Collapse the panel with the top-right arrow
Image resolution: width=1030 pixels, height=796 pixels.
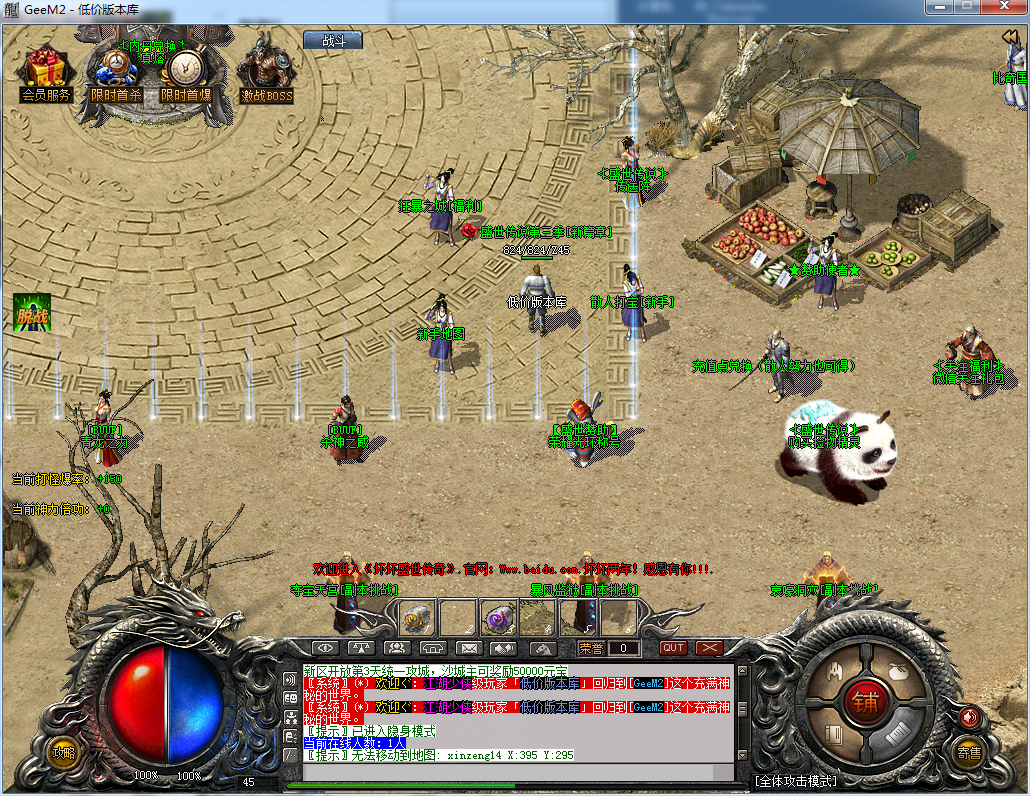tap(1010, 37)
